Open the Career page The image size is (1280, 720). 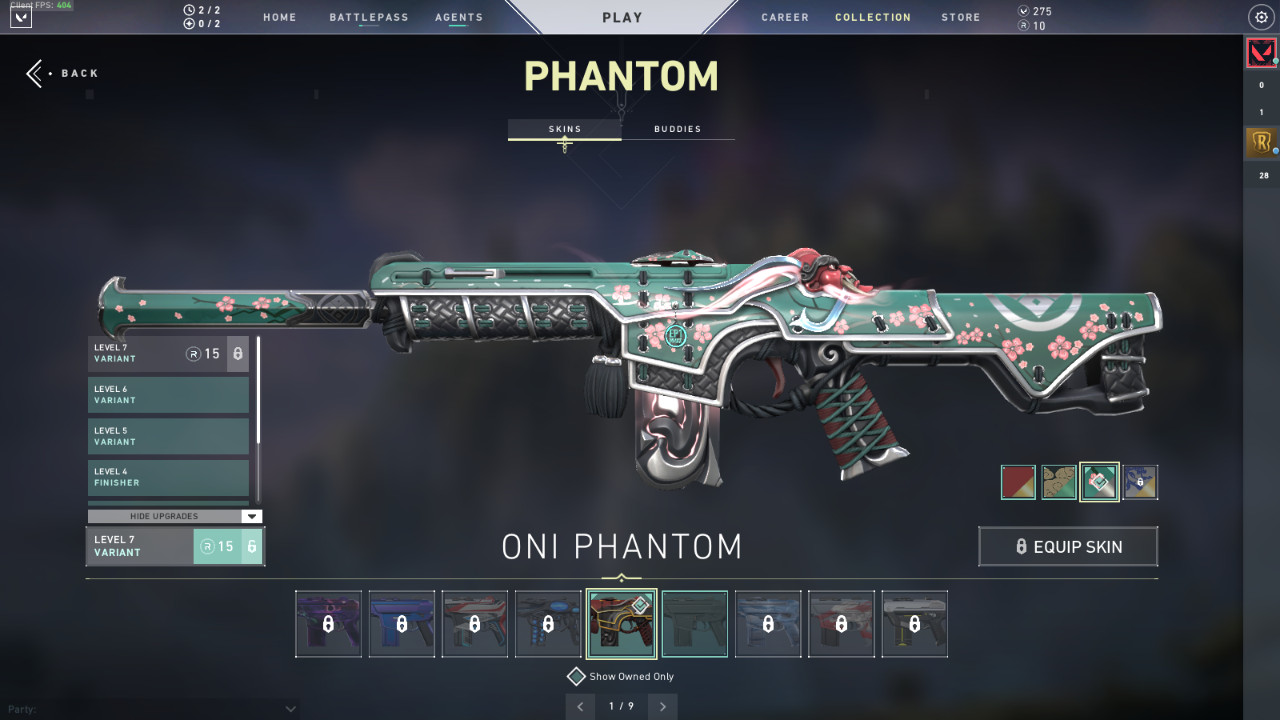[785, 17]
